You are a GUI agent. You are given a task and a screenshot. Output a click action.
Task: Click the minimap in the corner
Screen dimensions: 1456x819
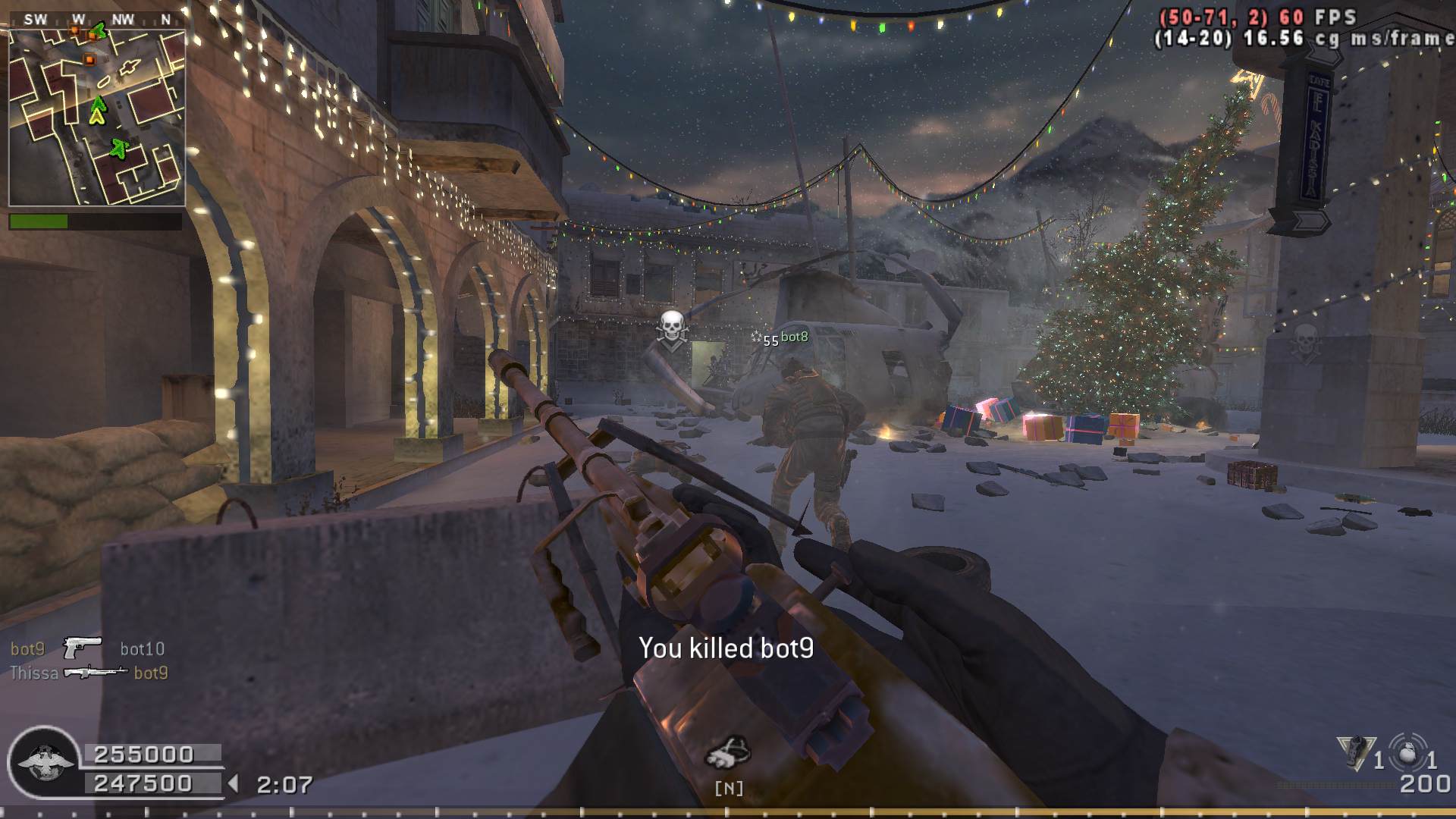(x=97, y=118)
